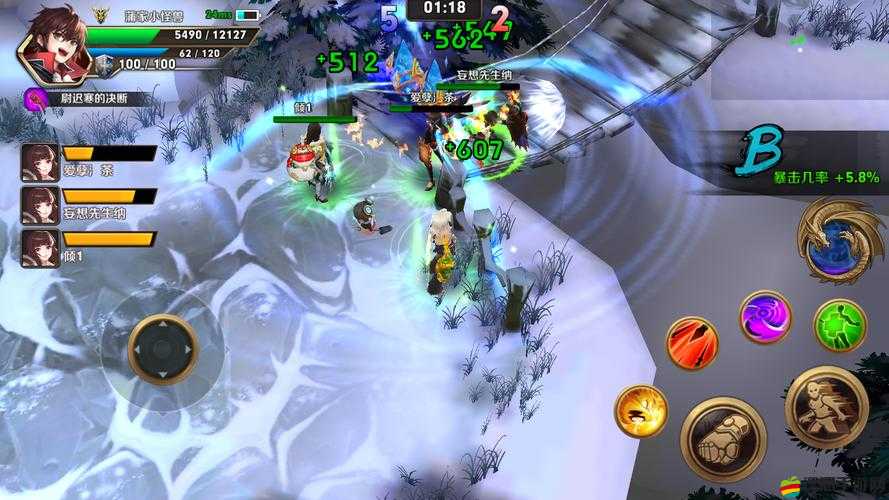Use the golden flame skill
889x500 pixels.
640,410
